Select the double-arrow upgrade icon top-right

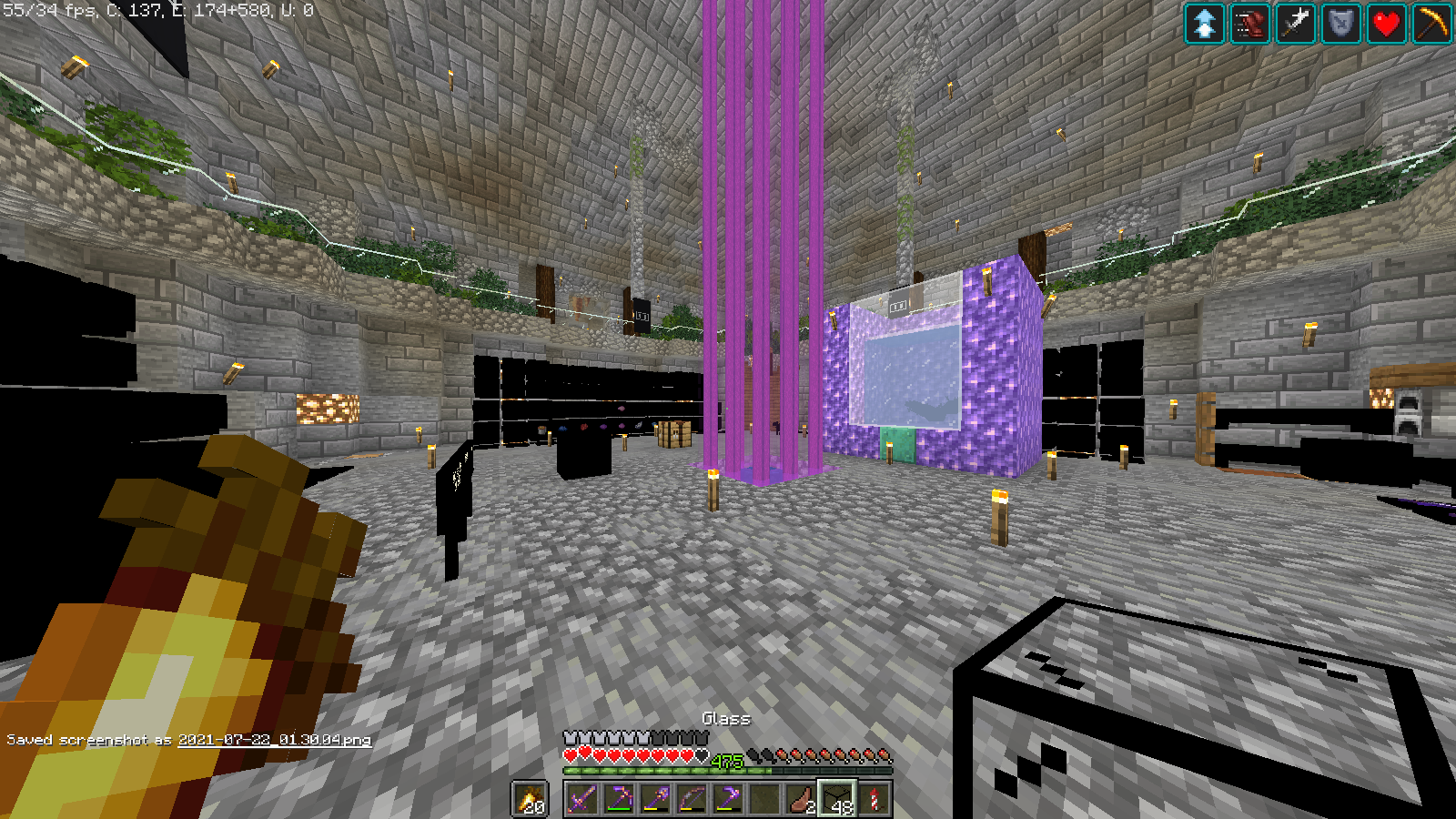(1203, 24)
